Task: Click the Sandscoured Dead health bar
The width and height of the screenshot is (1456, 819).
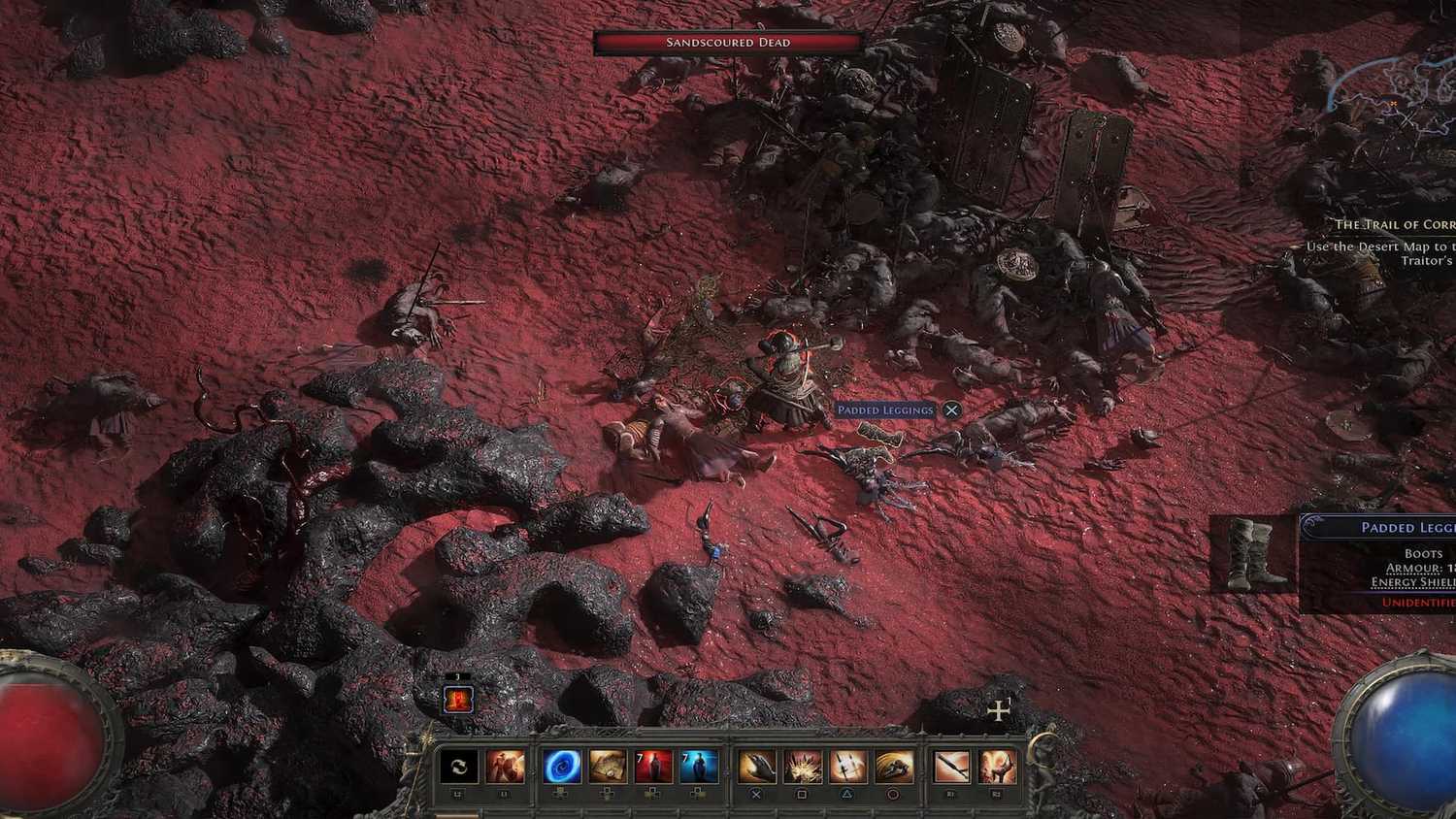Action: pyautogui.click(x=726, y=42)
